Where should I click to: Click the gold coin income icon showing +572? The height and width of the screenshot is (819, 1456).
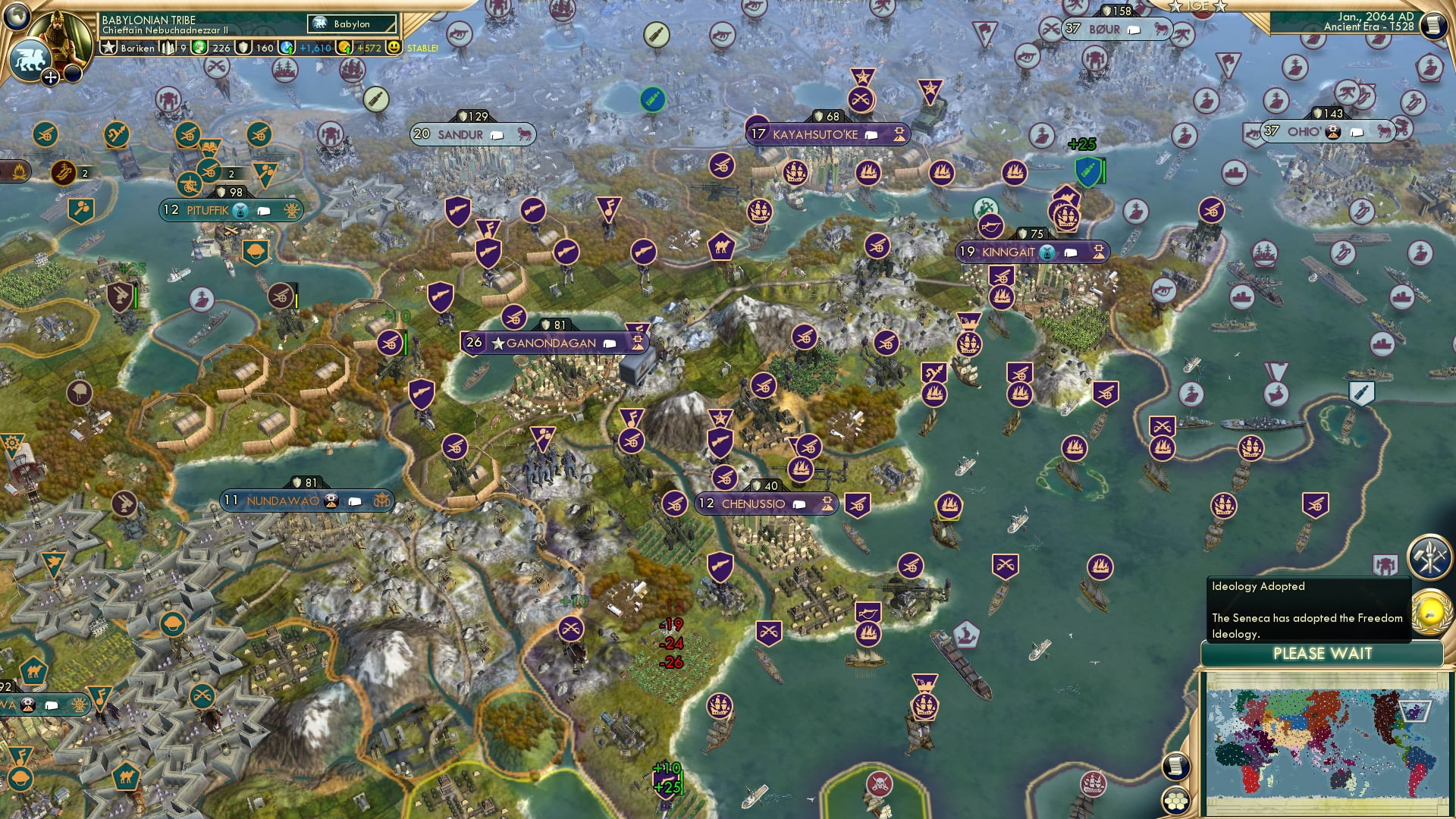click(x=343, y=46)
